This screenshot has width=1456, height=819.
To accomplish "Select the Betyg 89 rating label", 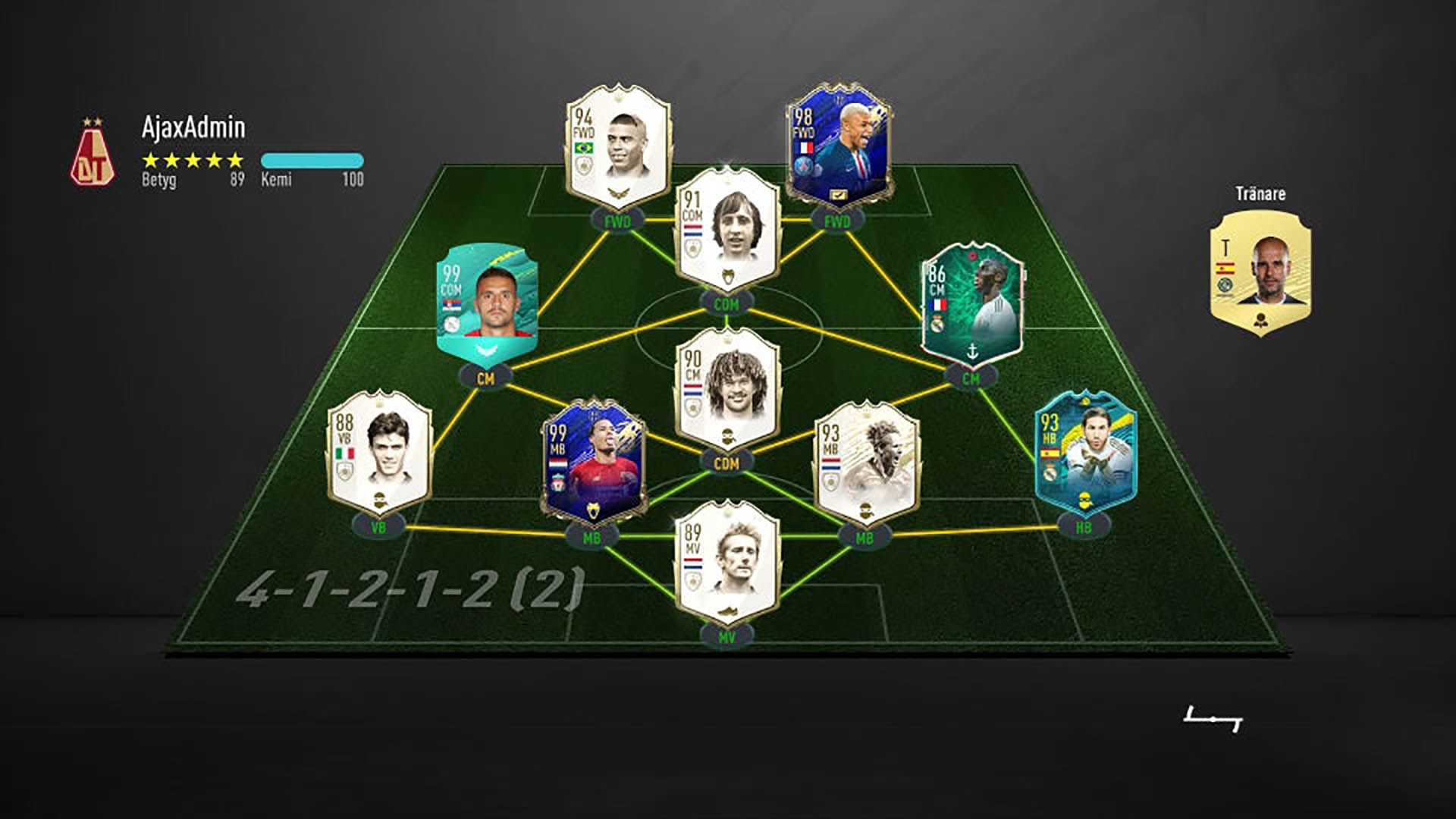I will [x=182, y=180].
